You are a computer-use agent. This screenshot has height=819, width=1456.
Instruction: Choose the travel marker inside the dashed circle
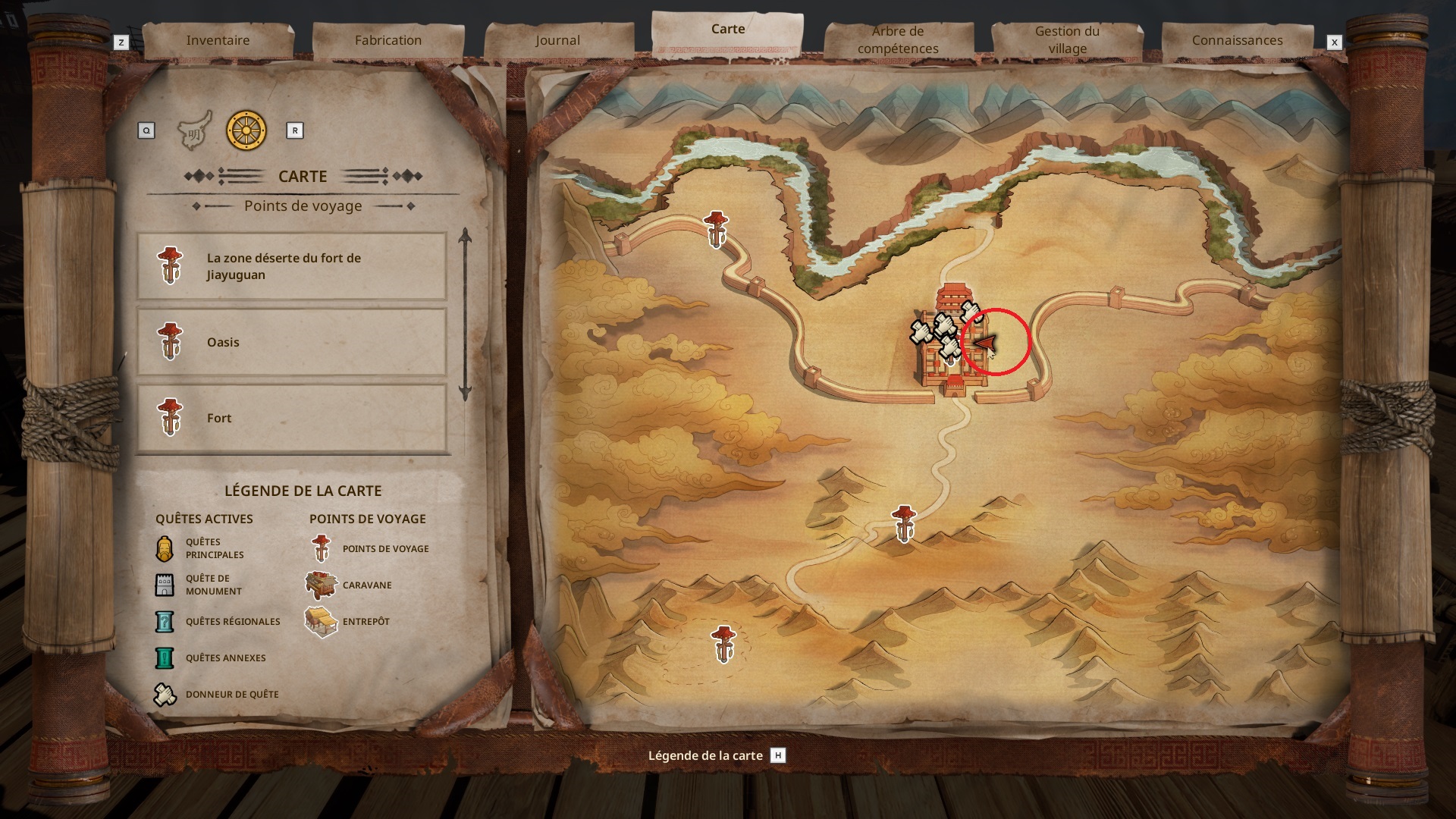click(723, 643)
